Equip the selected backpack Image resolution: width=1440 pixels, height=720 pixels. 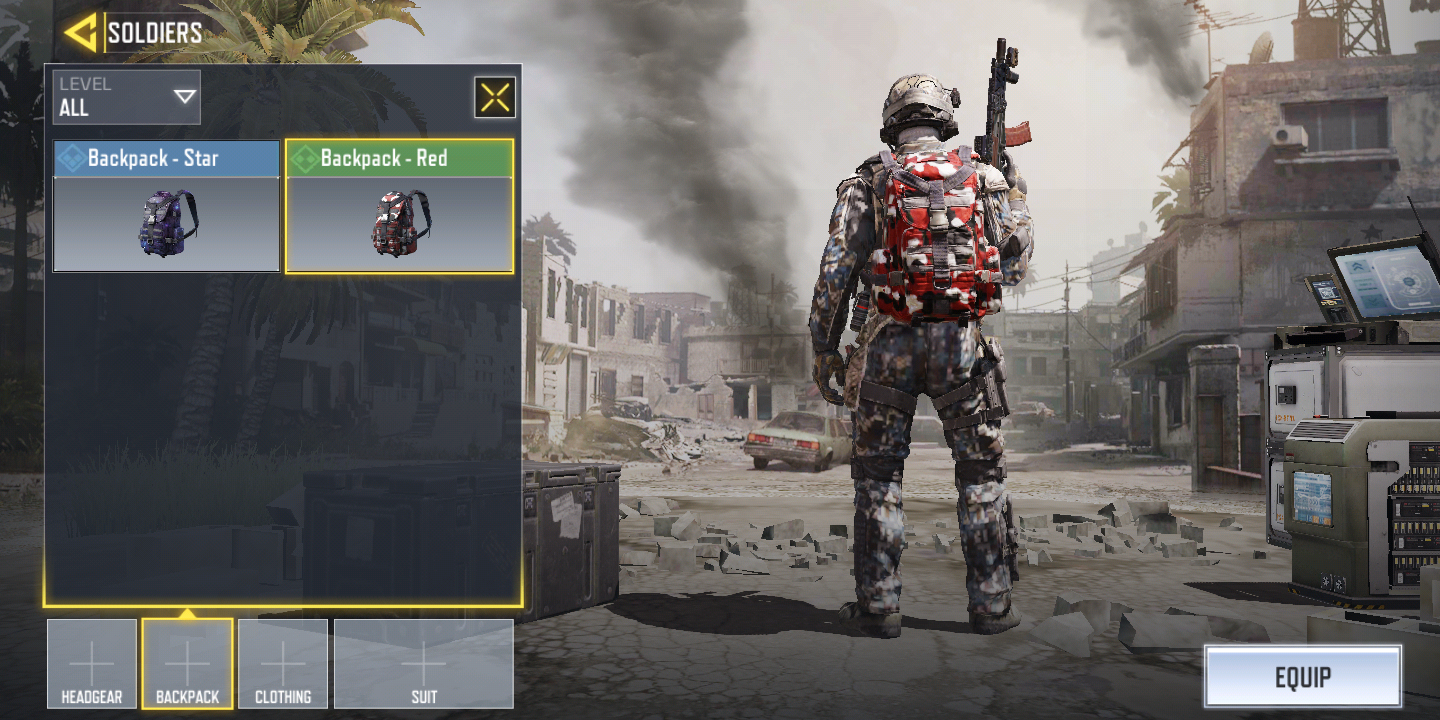coord(1302,677)
